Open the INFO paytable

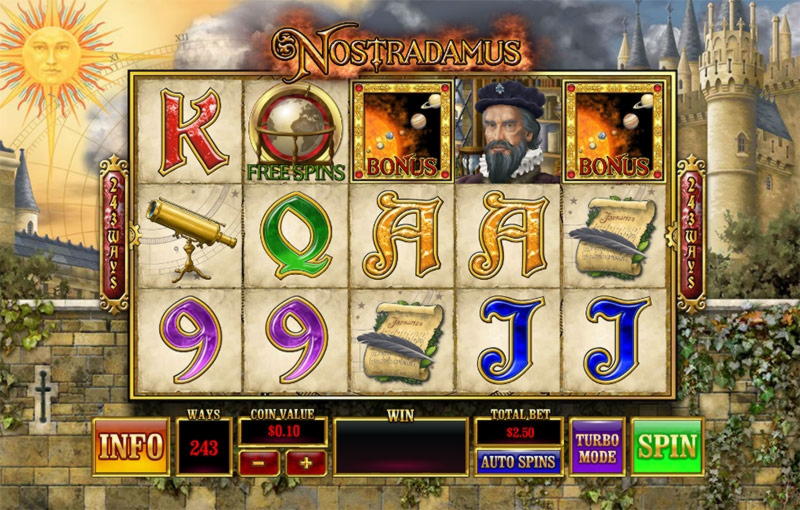pos(131,447)
